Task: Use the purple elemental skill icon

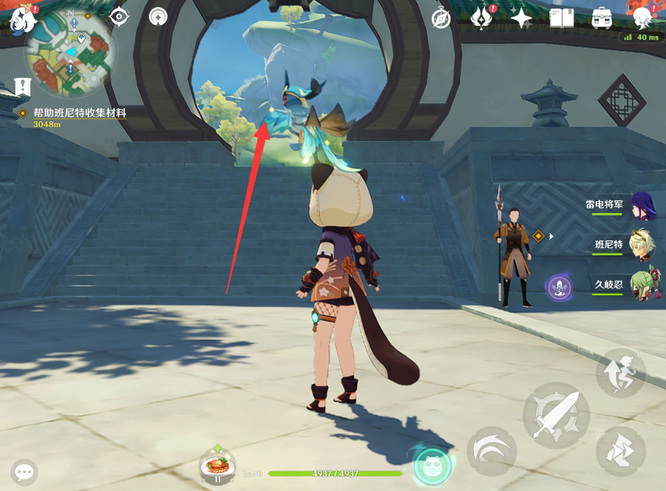Action: [558, 288]
